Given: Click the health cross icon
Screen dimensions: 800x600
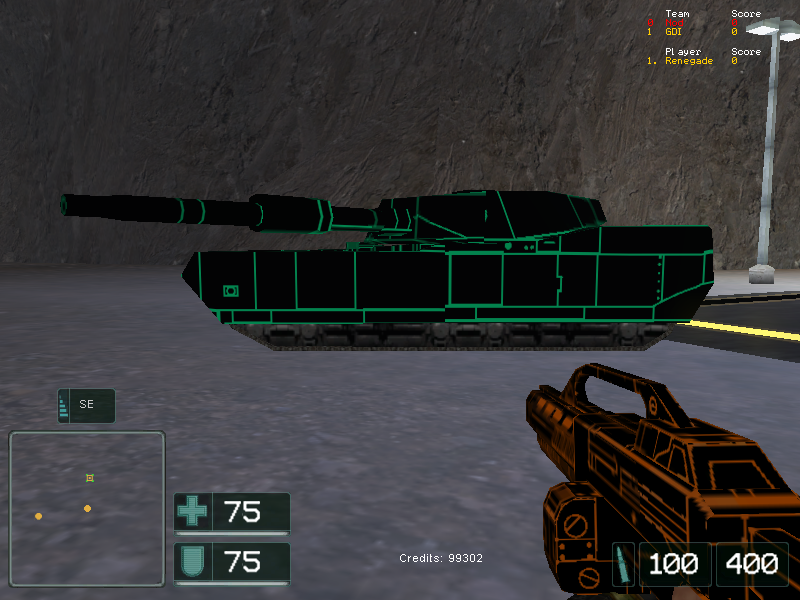Looking at the screenshot, I should pos(192,512).
